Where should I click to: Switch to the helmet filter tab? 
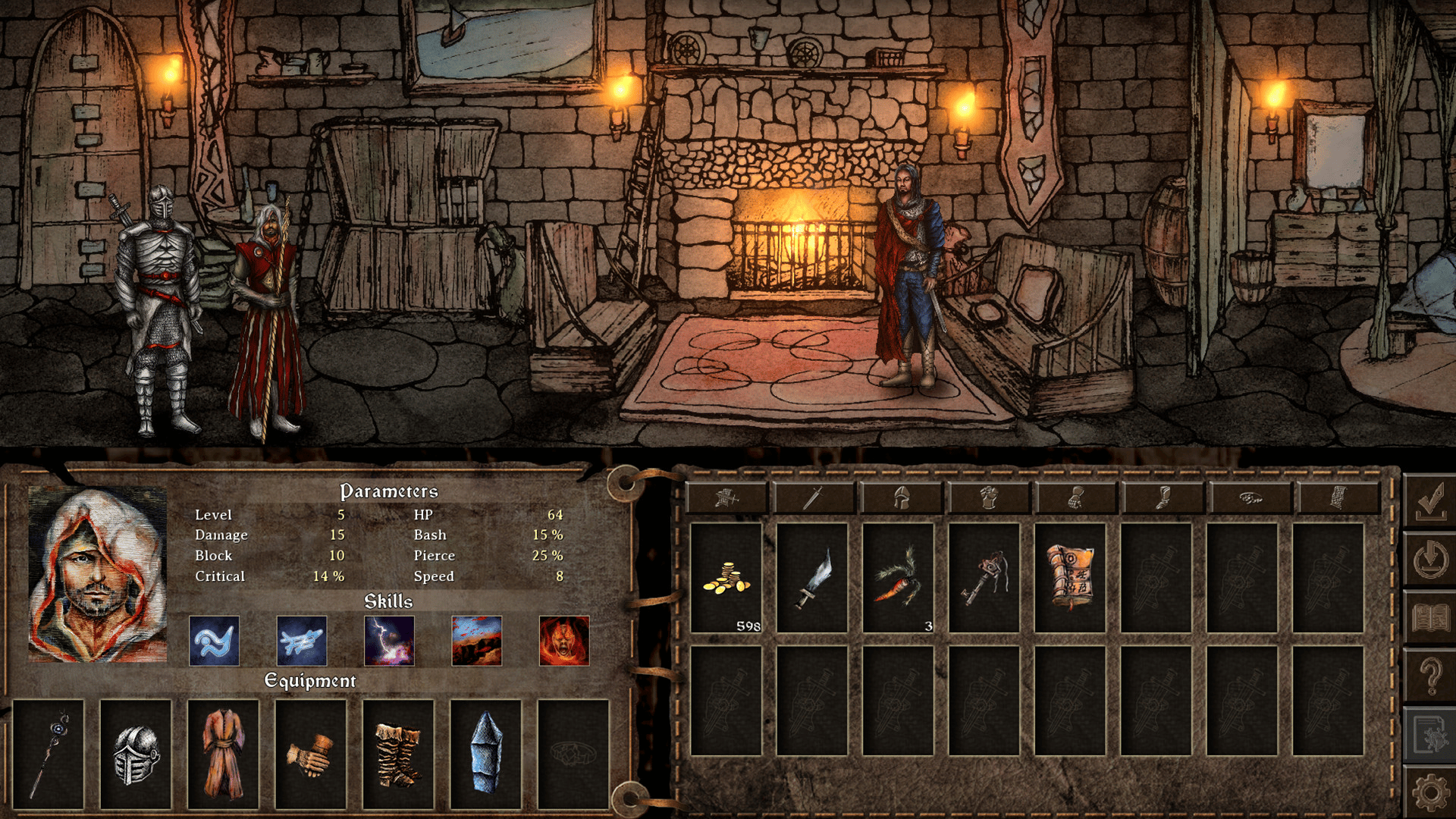pyautogui.click(x=901, y=498)
